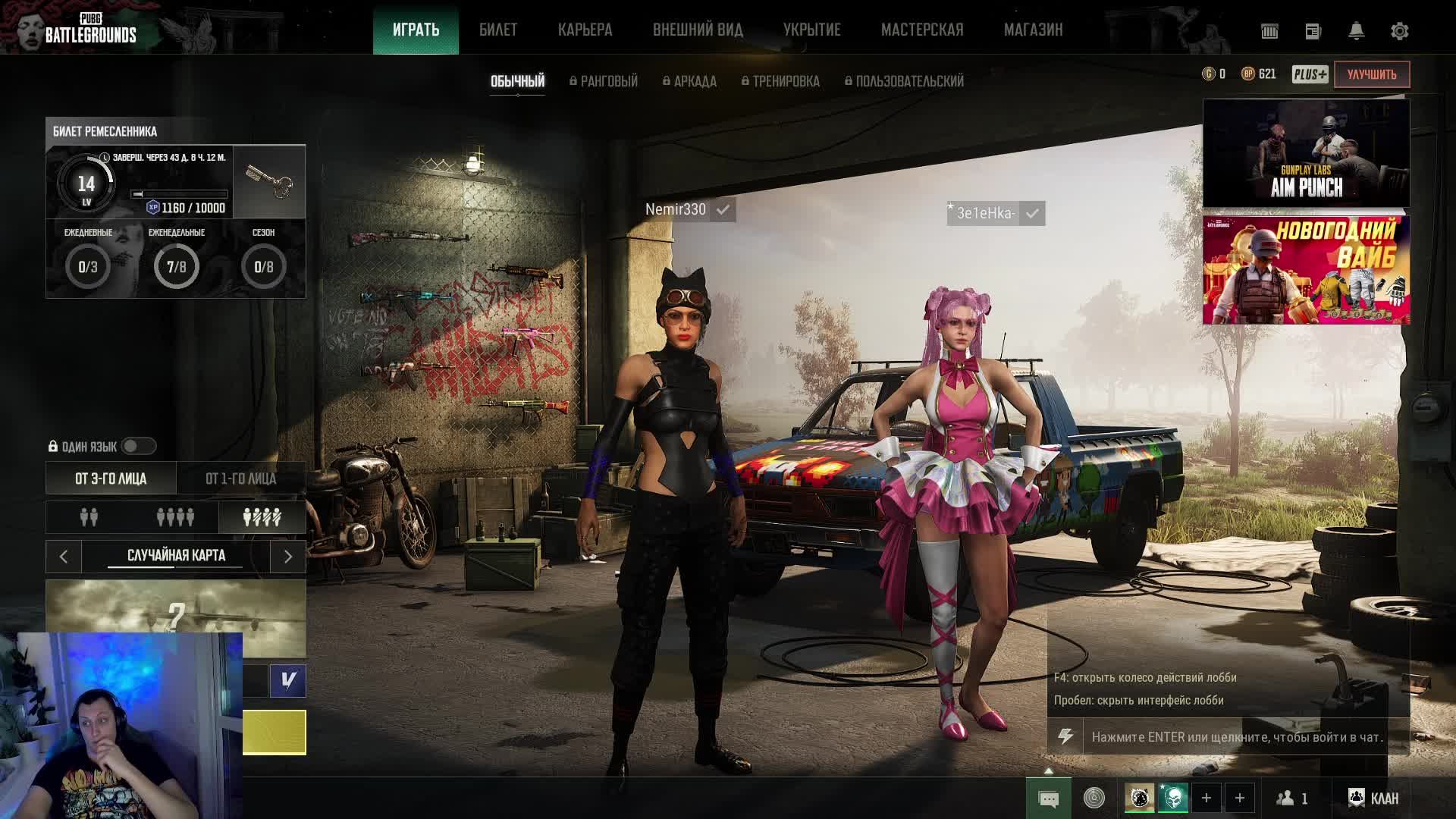Open the Клан panel
This screenshot has width=1456, height=819.
pos(1373,798)
